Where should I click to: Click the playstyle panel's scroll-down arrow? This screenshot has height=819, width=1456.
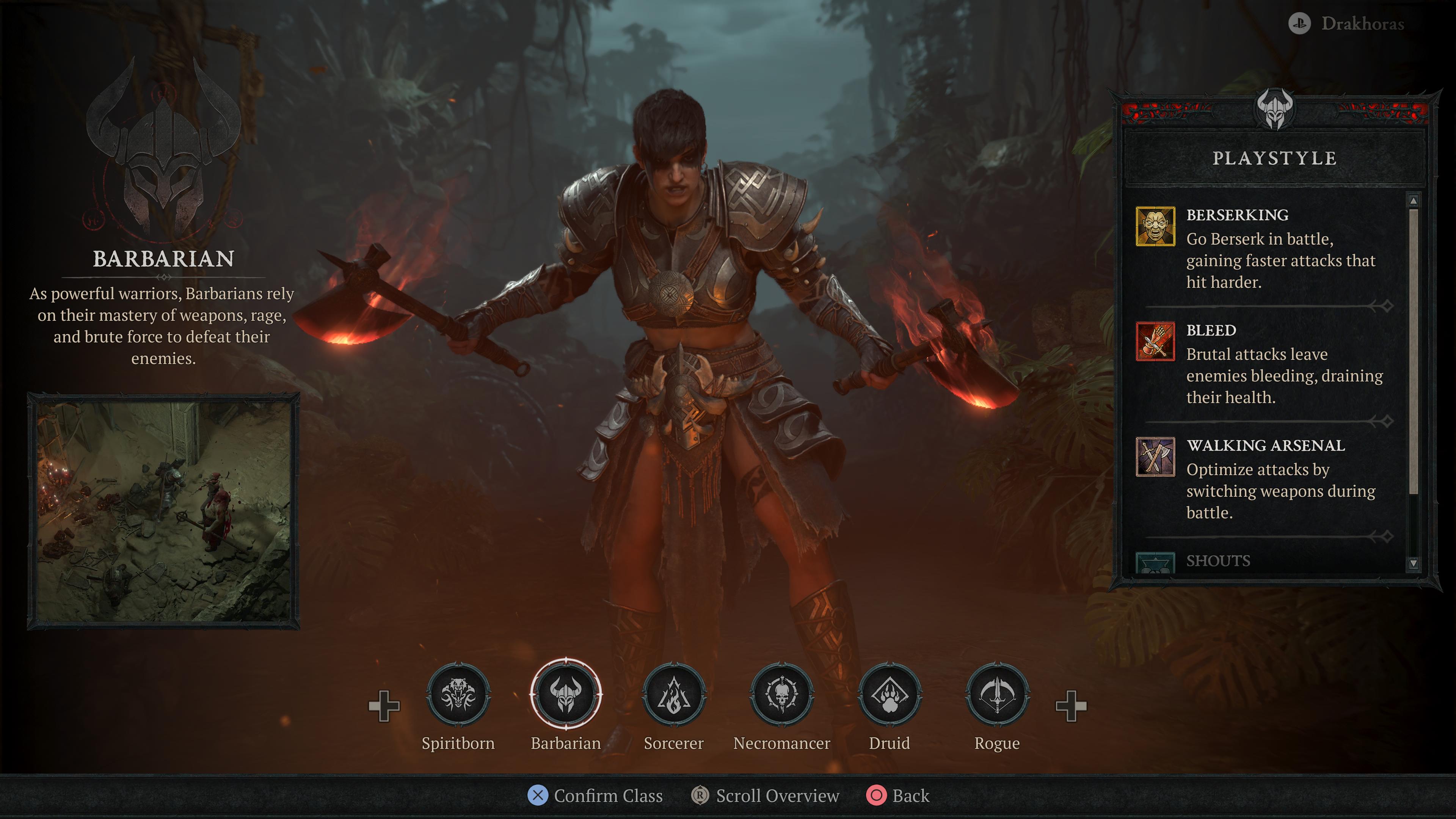(x=1413, y=563)
